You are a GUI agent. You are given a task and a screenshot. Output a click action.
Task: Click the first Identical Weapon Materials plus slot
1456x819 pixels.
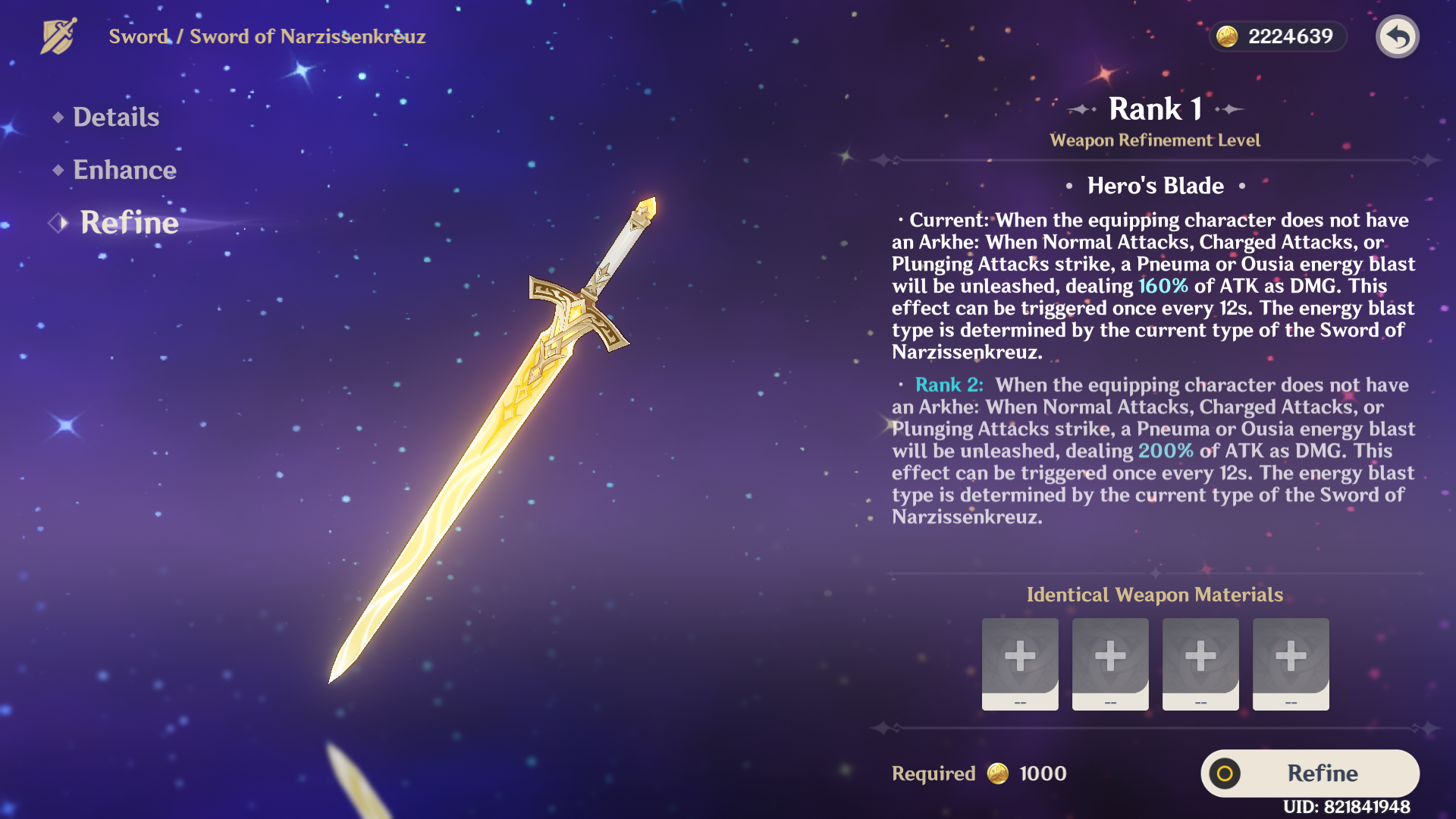click(x=1020, y=664)
